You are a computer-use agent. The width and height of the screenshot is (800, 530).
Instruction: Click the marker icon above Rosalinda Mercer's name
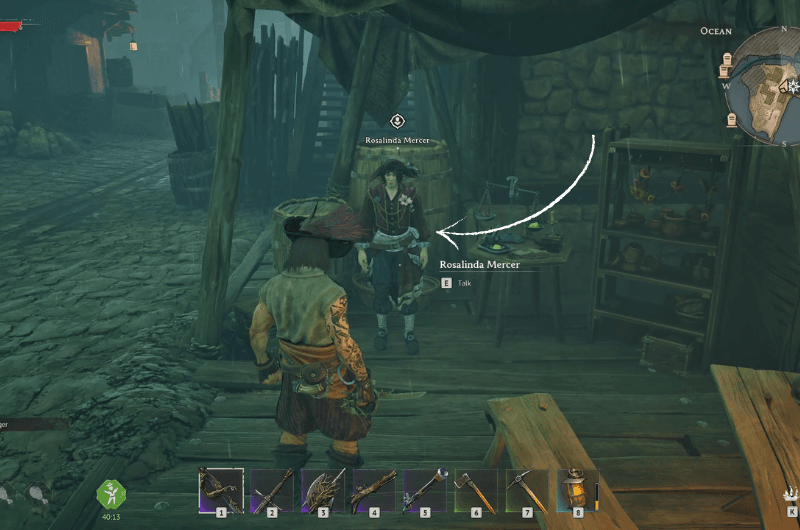click(397, 121)
